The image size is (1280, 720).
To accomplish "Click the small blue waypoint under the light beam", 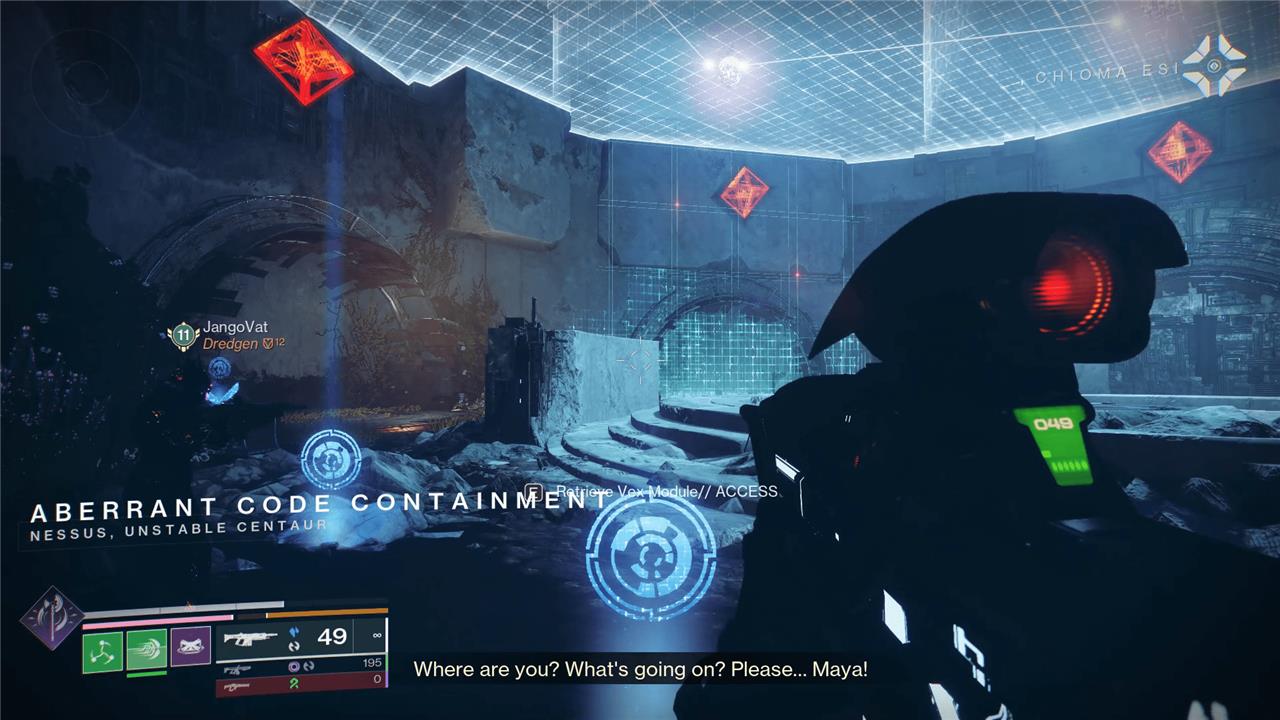I will [x=331, y=459].
